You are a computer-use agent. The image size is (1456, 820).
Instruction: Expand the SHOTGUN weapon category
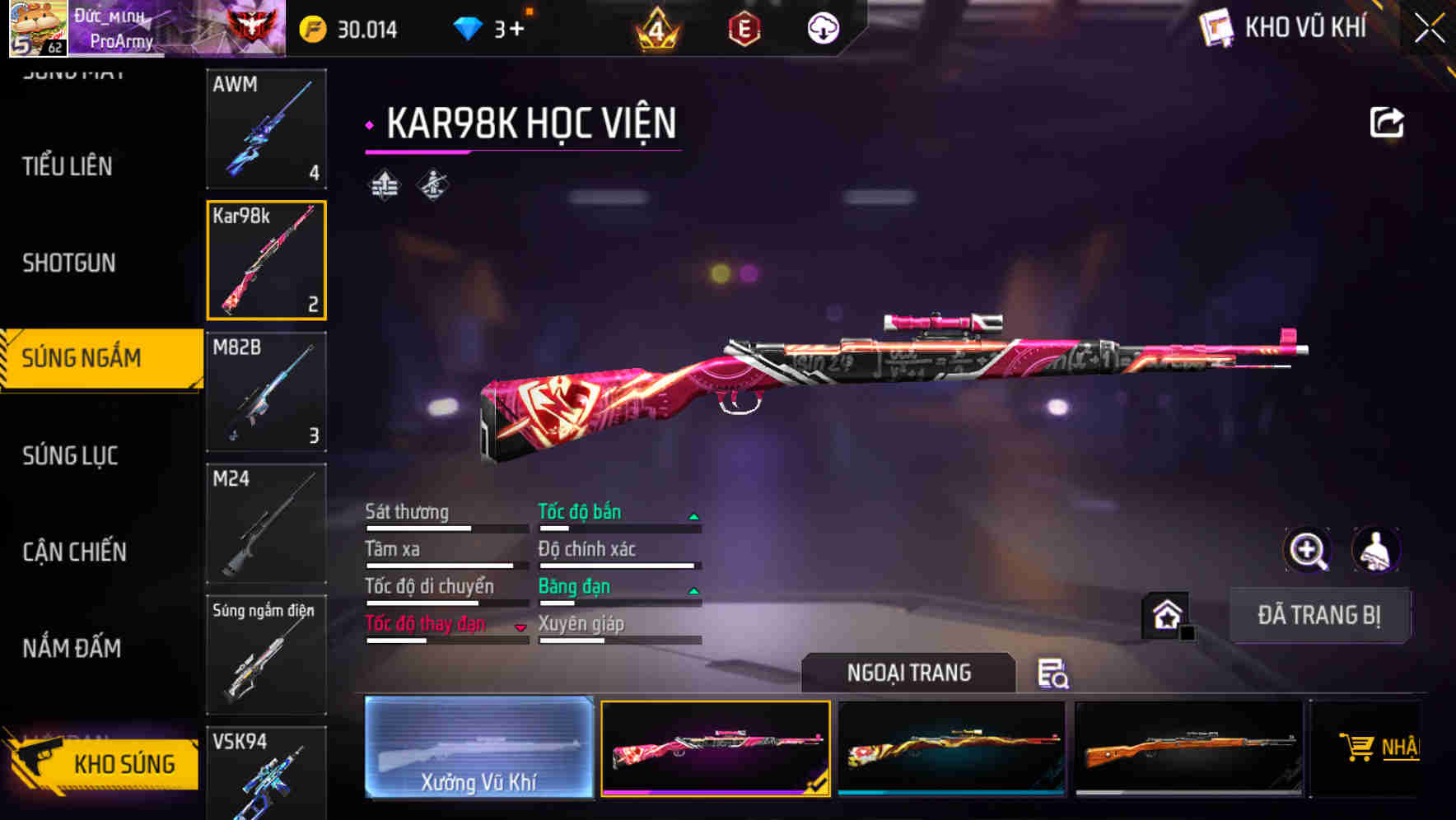coord(70,263)
